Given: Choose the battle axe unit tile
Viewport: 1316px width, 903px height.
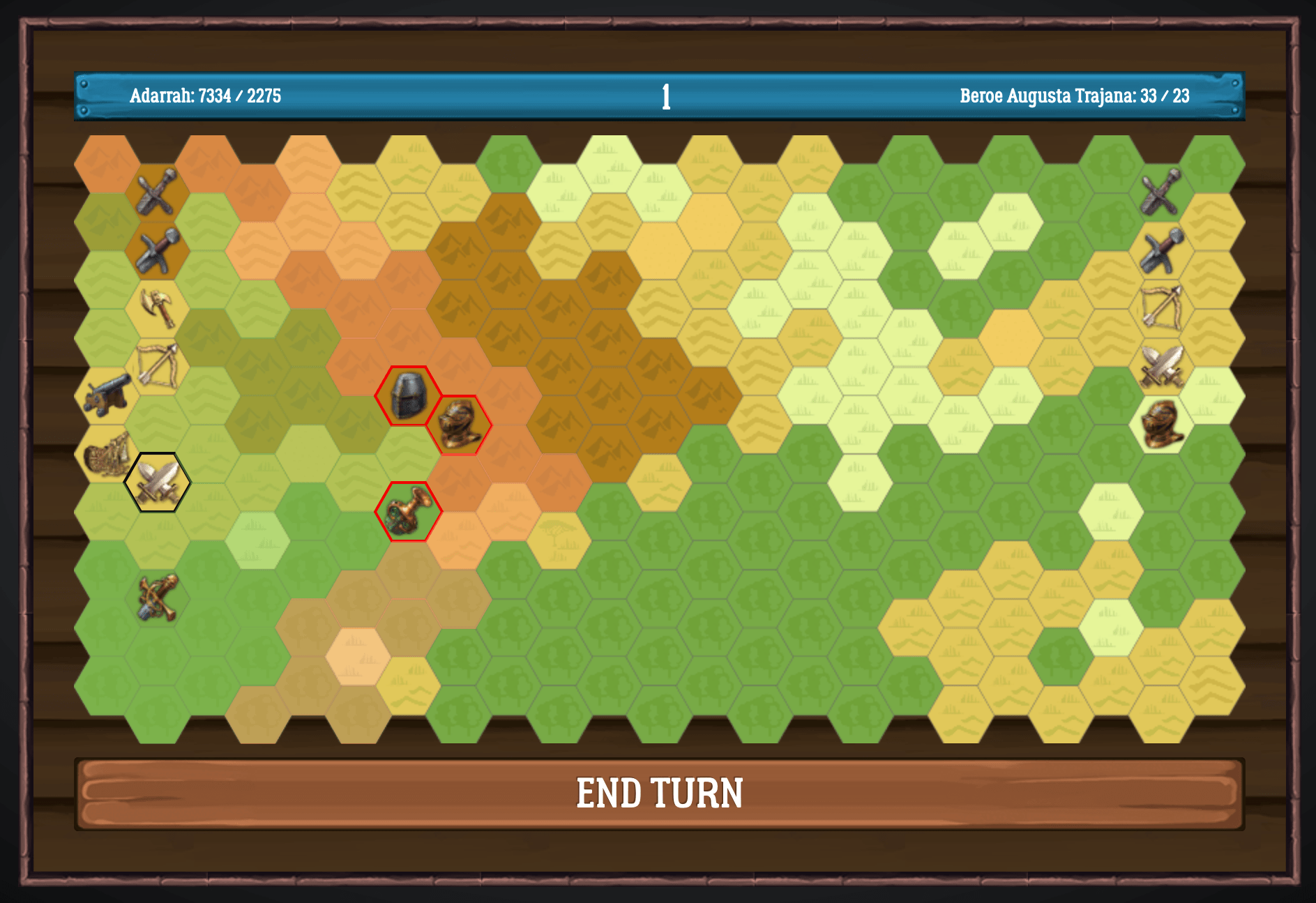Looking at the screenshot, I should click(158, 308).
